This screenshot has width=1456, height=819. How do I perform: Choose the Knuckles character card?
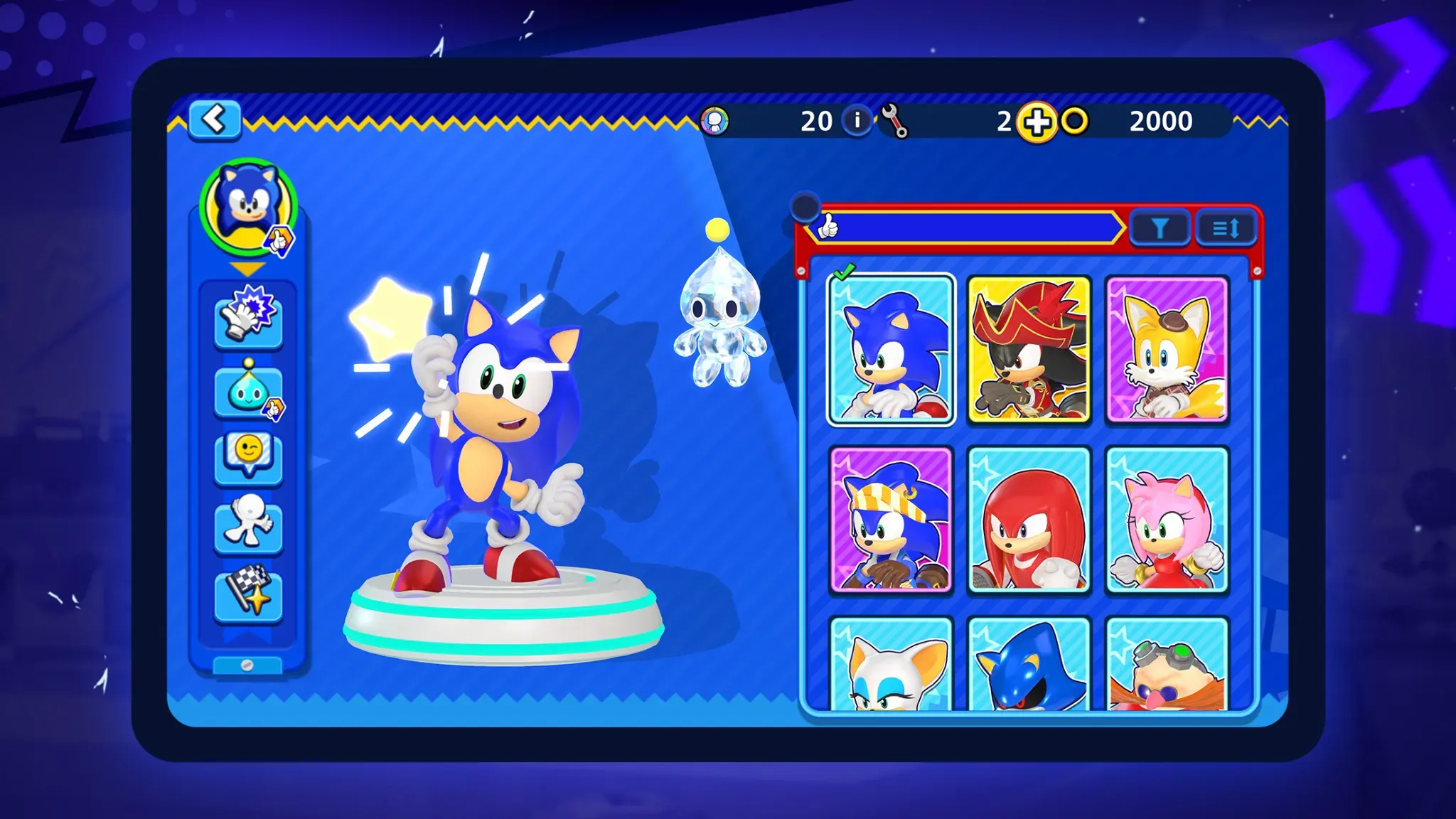pos(1029,520)
